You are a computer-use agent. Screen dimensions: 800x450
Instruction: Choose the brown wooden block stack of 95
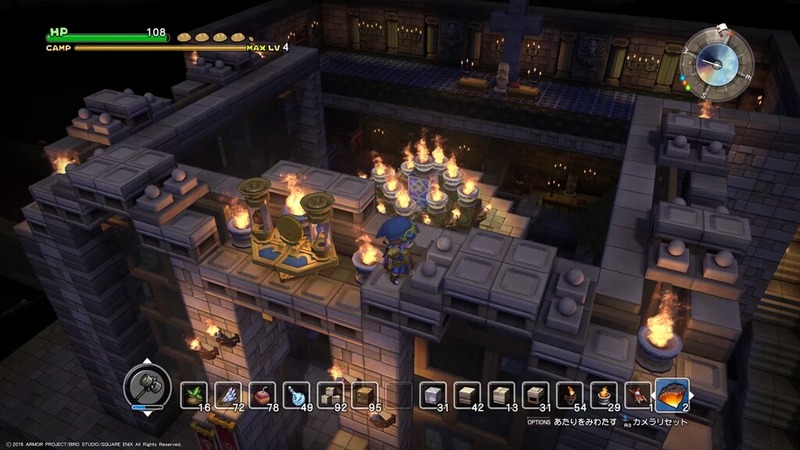click(x=366, y=393)
